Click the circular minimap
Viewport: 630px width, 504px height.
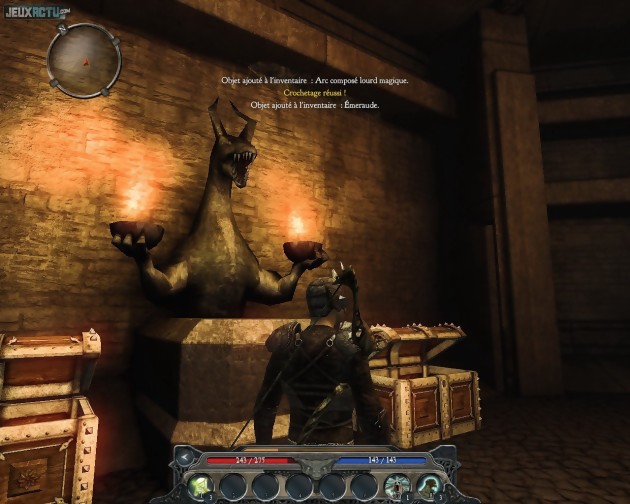(x=84, y=60)
